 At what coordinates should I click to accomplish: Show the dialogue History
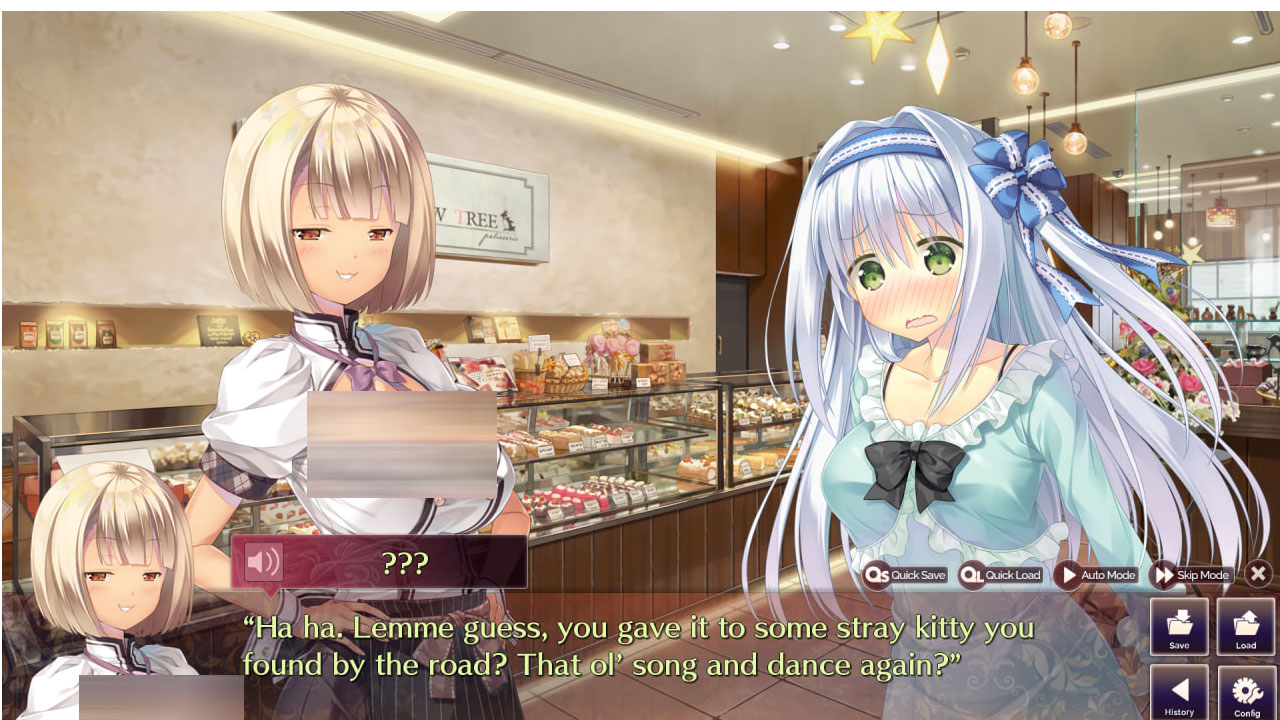[1179, 694]
